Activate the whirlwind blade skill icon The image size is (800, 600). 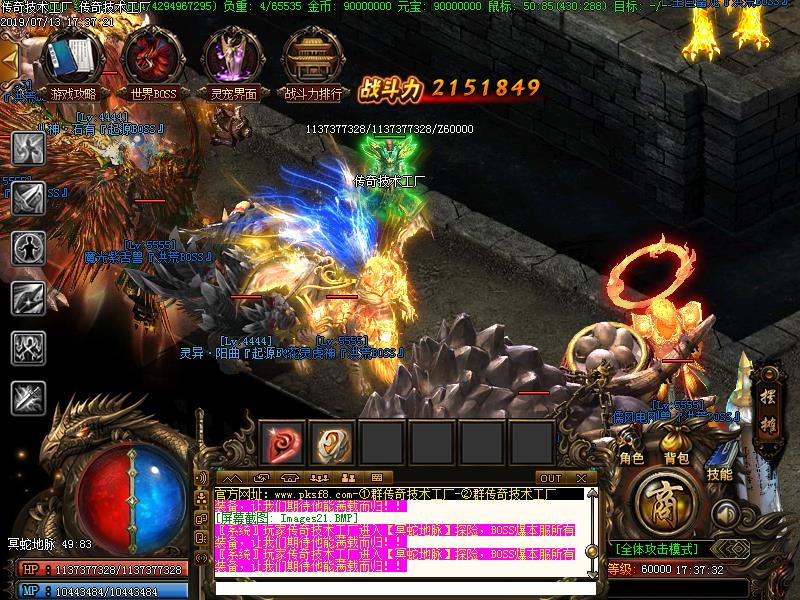(x=27, y=148)
